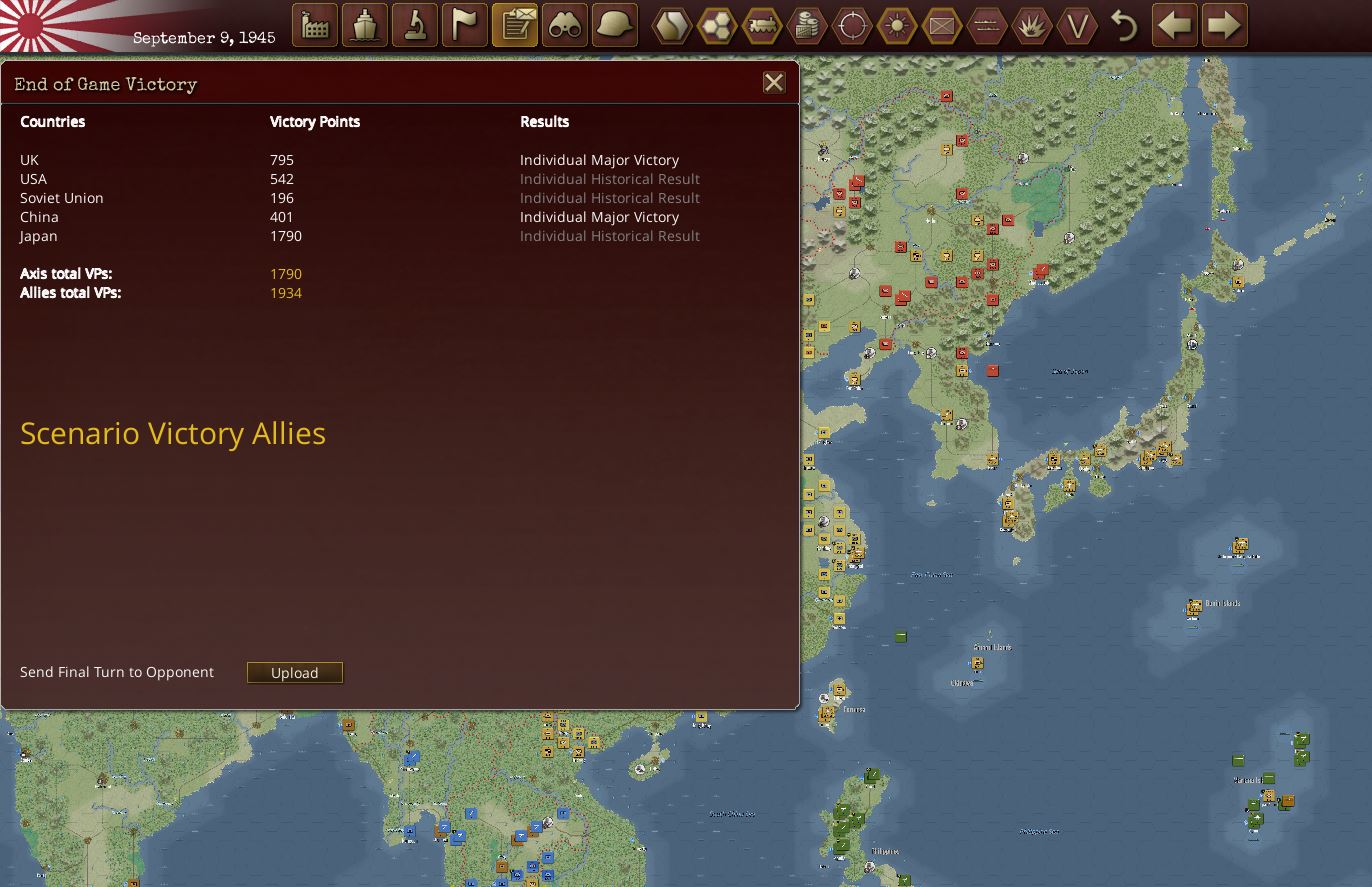
Task: Select the highlighted war reports clipboard icon
Action: coord(515,25)
